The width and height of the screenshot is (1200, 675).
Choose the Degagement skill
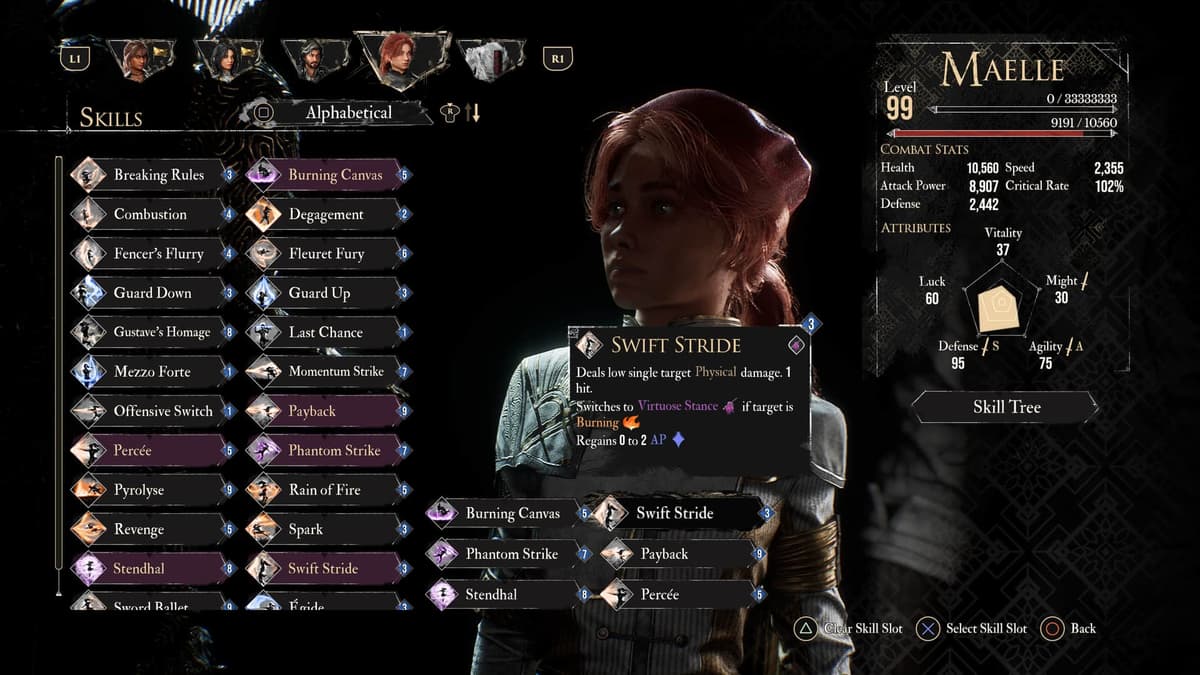[326, 214]
